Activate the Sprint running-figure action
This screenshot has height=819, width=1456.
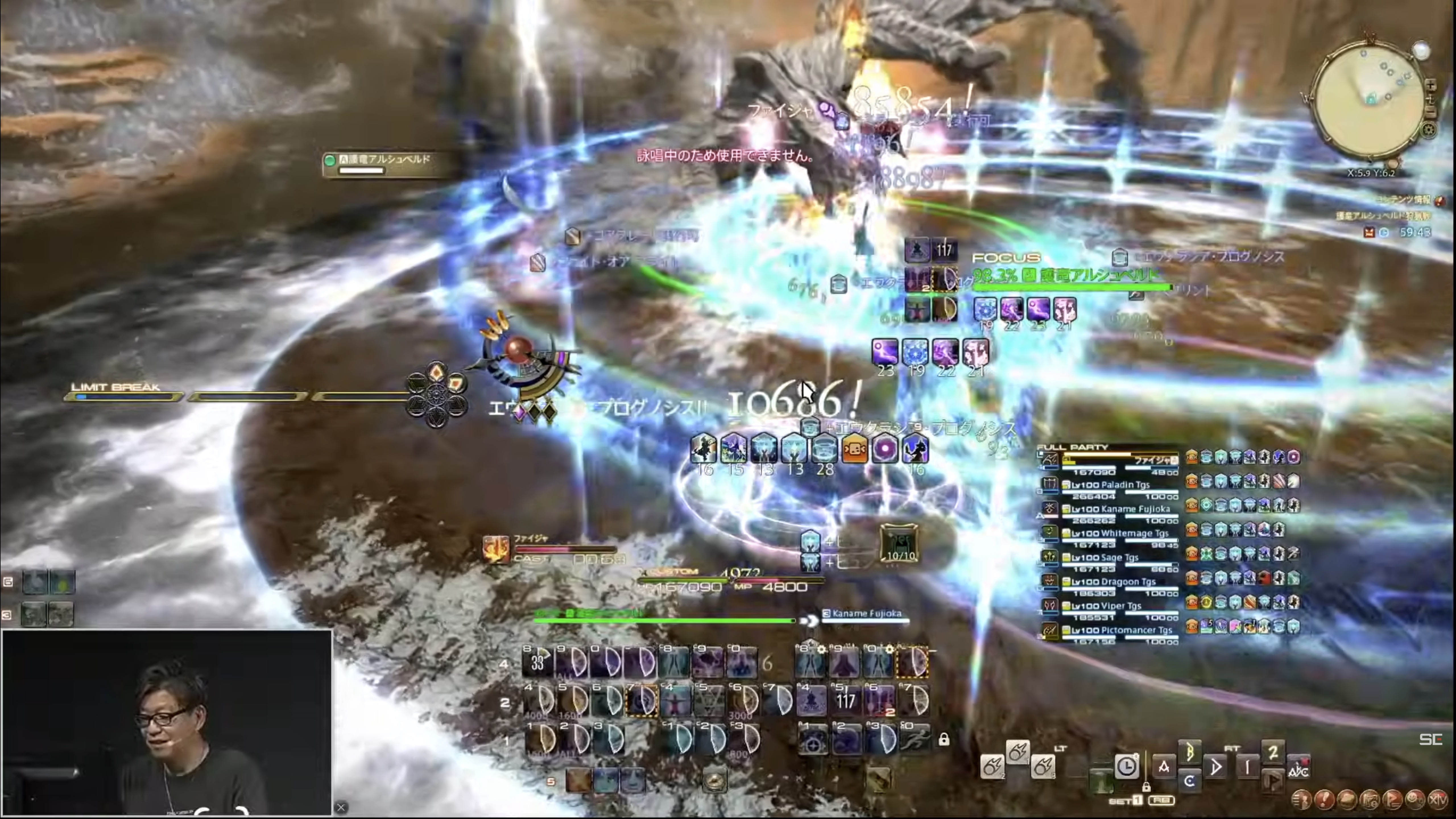pos(913,740)
